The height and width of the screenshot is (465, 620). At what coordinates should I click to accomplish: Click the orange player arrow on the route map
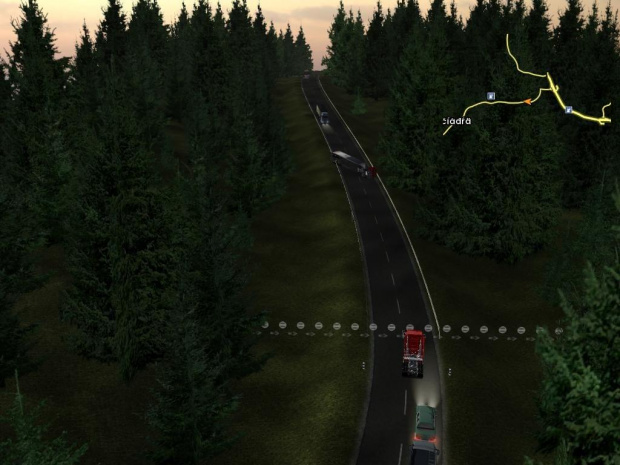click(x=527, y=101)
